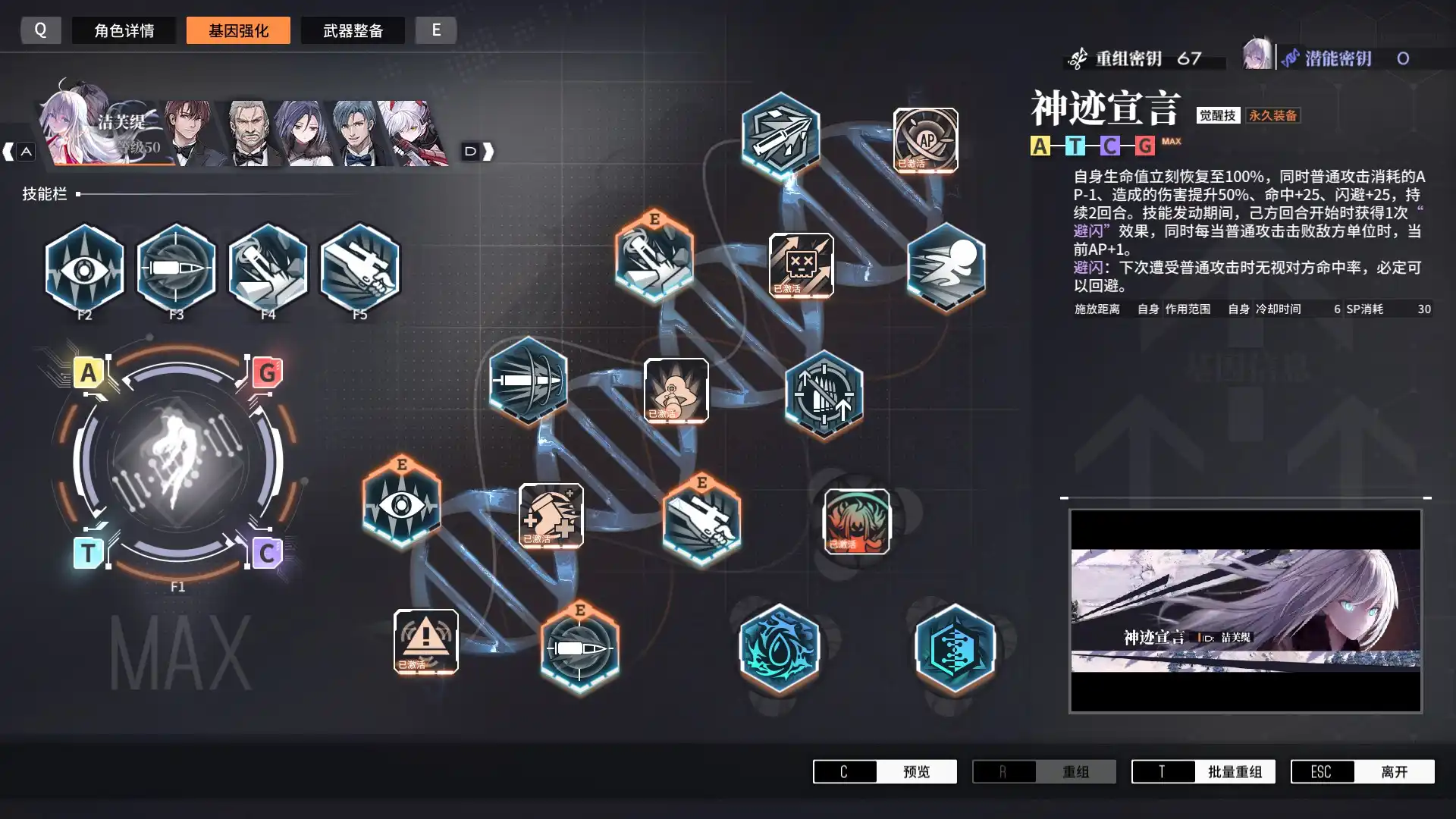Screen dimensions: 1456x819
Task: Select the F4 blade skill icon
Action: pyautogui.click(x=268, y=269)
